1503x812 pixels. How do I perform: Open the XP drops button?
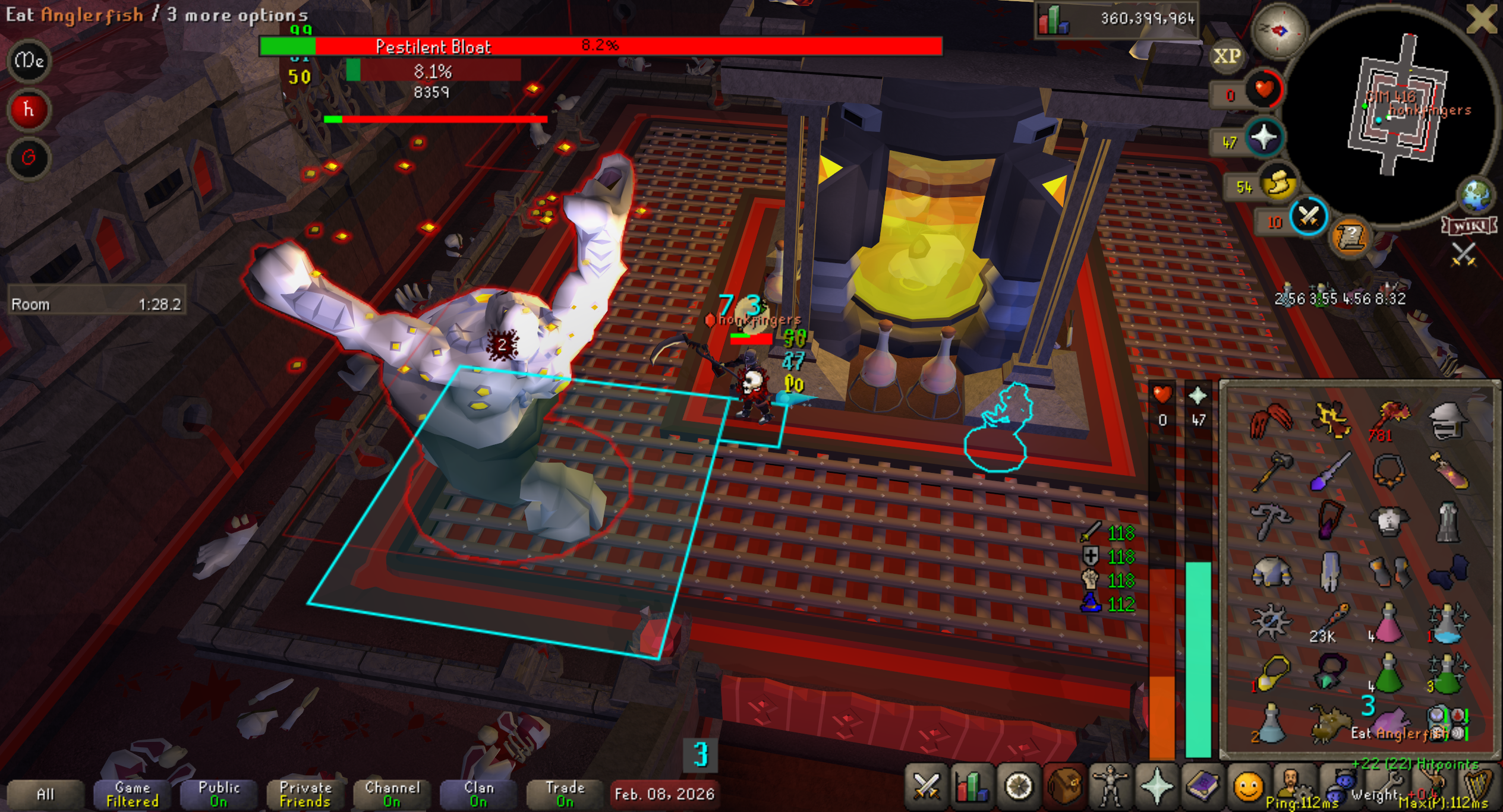[x=1227, y=56]
